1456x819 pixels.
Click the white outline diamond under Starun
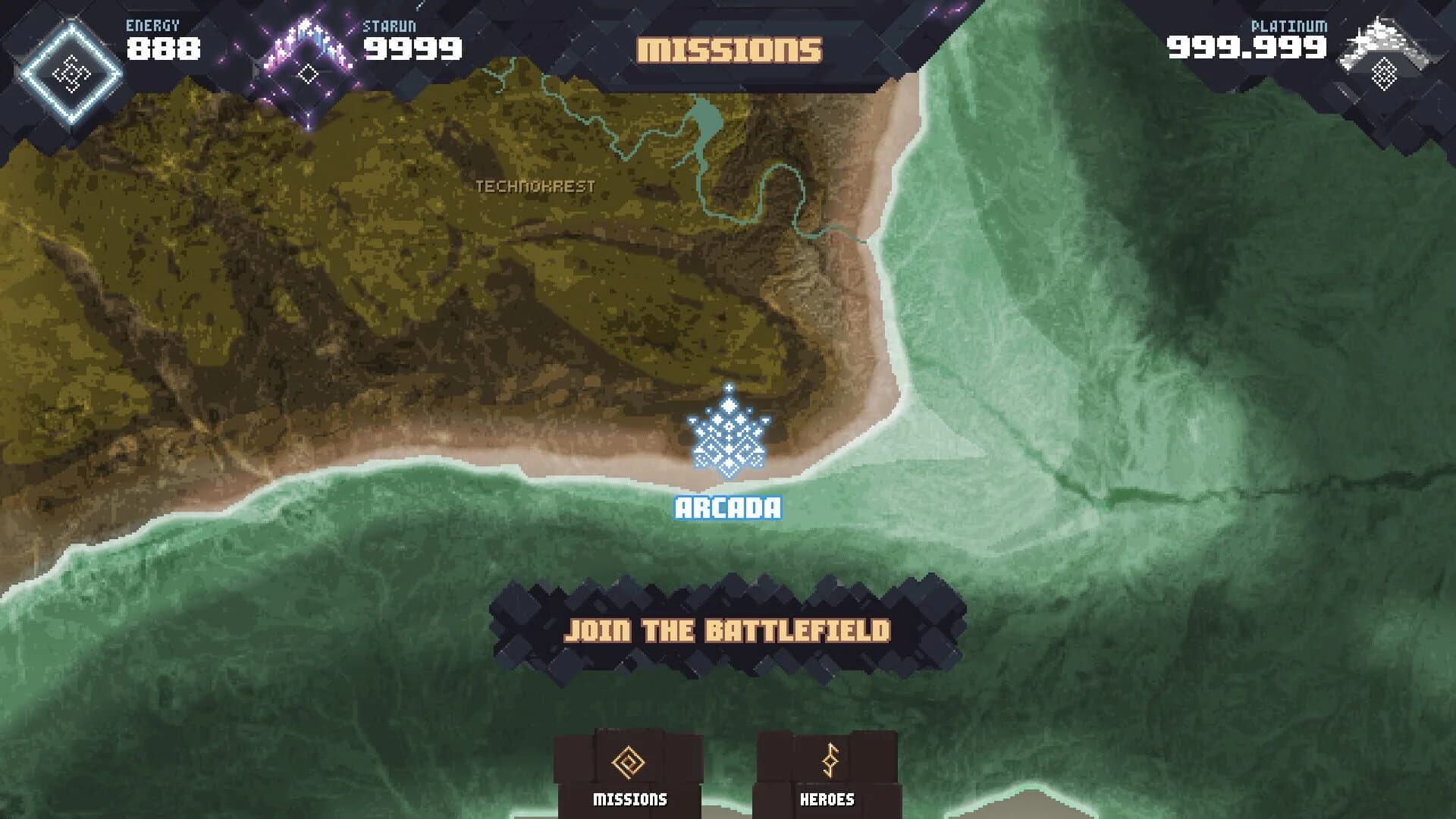(x=307, y=74)
